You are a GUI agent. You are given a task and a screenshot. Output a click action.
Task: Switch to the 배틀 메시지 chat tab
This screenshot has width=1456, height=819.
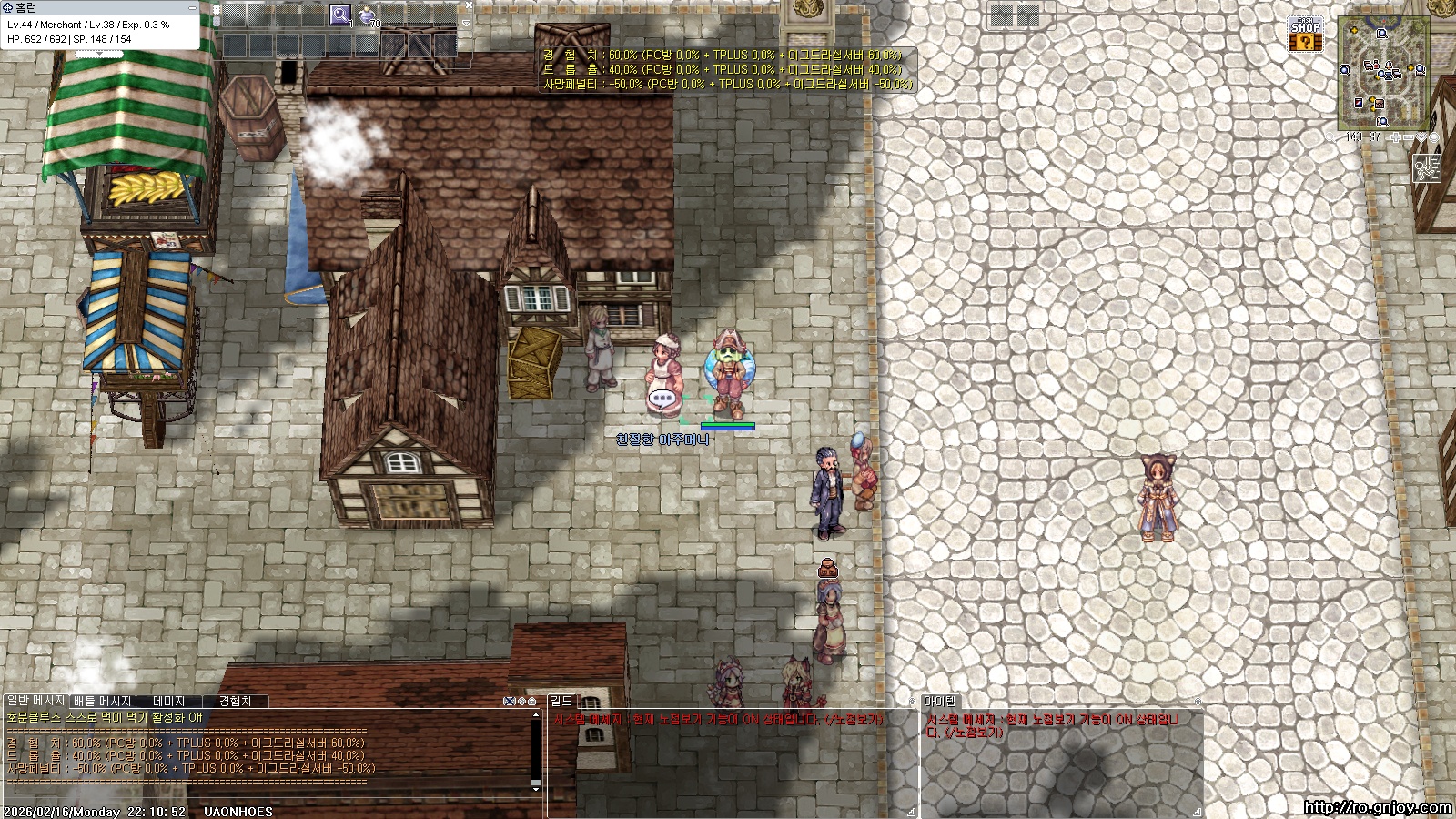coord(103,701)
